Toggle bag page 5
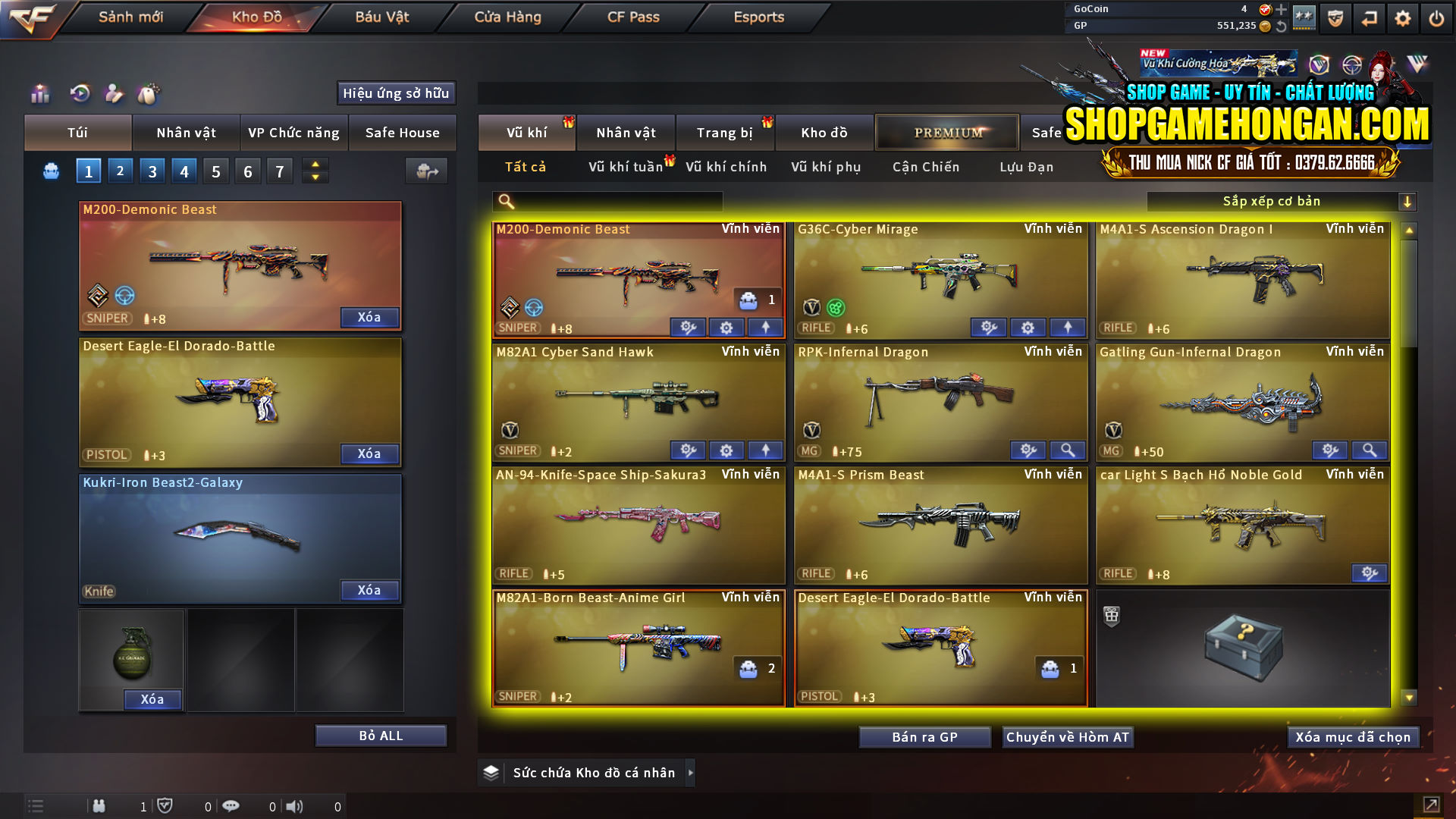Screen dimensions: 1456x819 point(215,171)
